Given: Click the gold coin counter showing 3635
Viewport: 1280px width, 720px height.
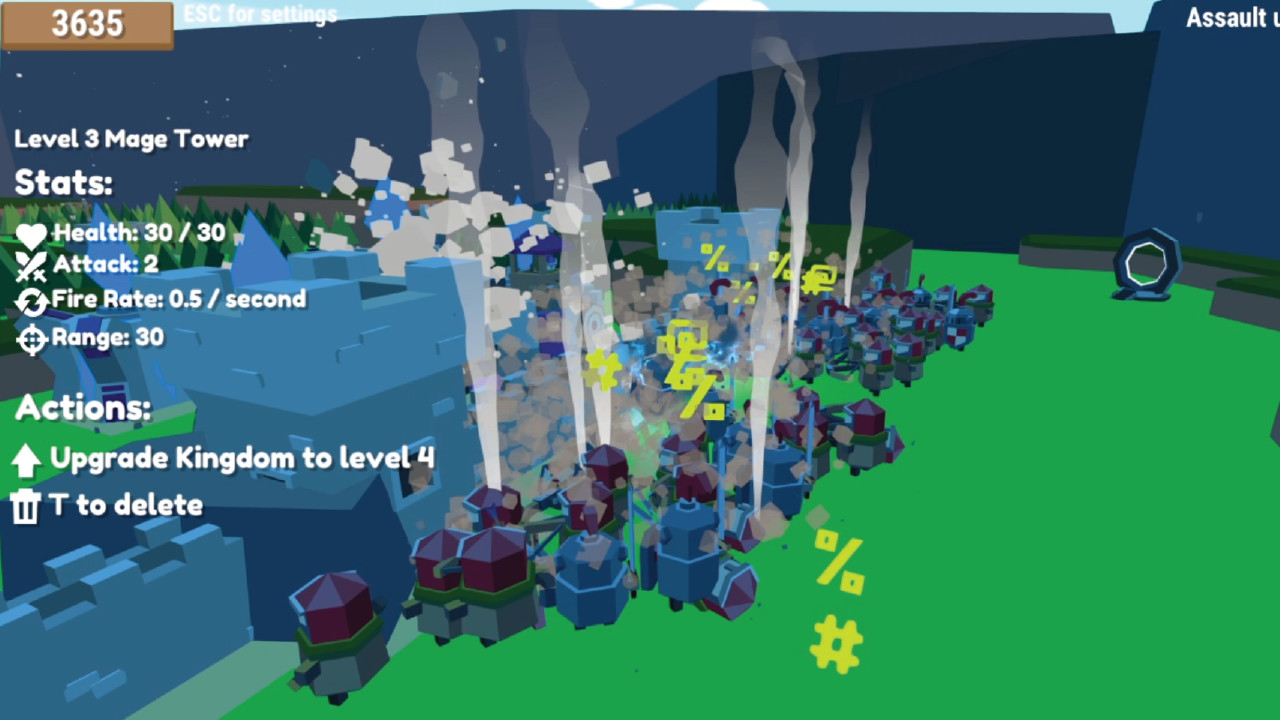Looking at the screenshot, I should 86,24.
